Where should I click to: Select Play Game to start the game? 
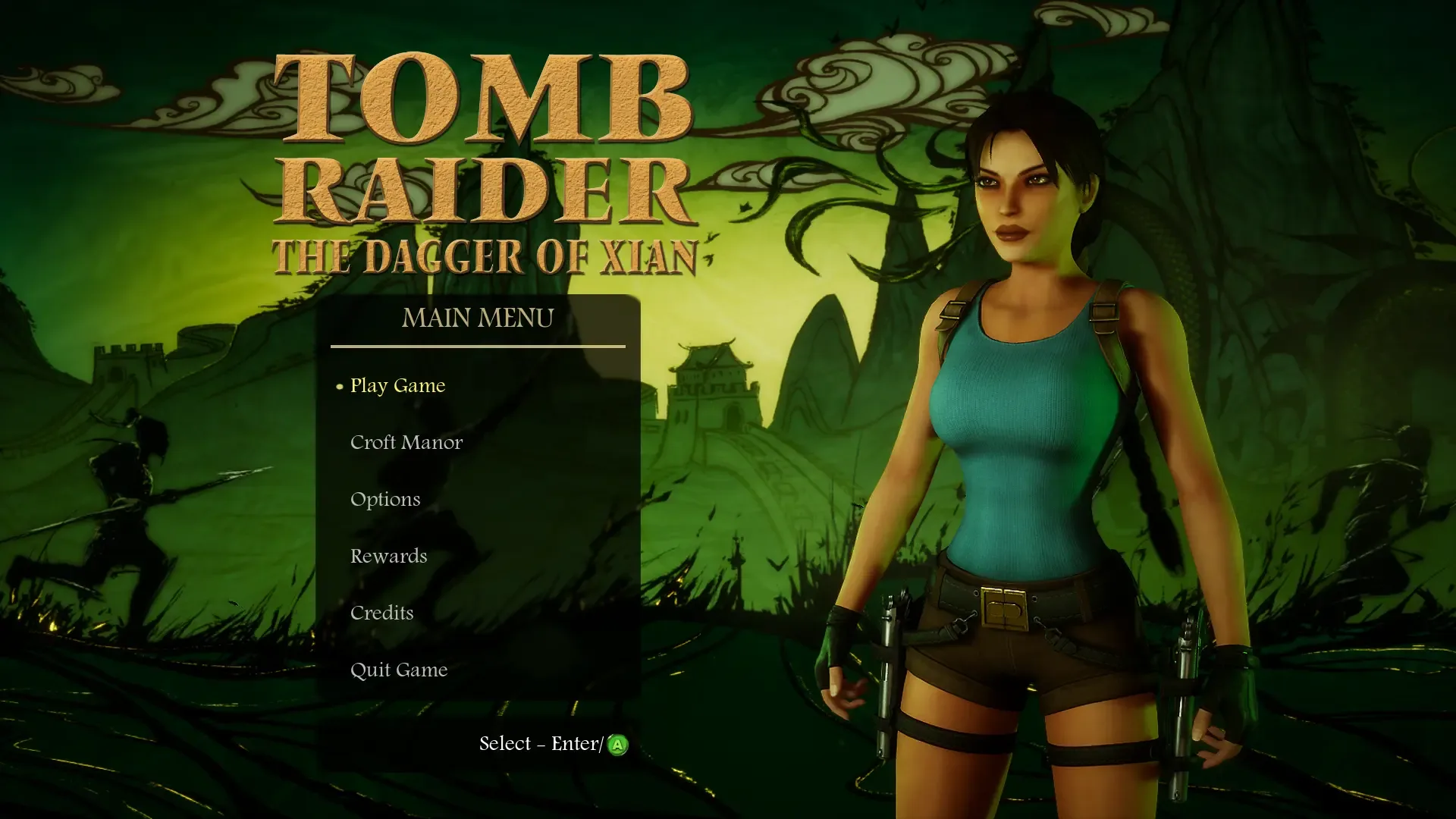397,385
